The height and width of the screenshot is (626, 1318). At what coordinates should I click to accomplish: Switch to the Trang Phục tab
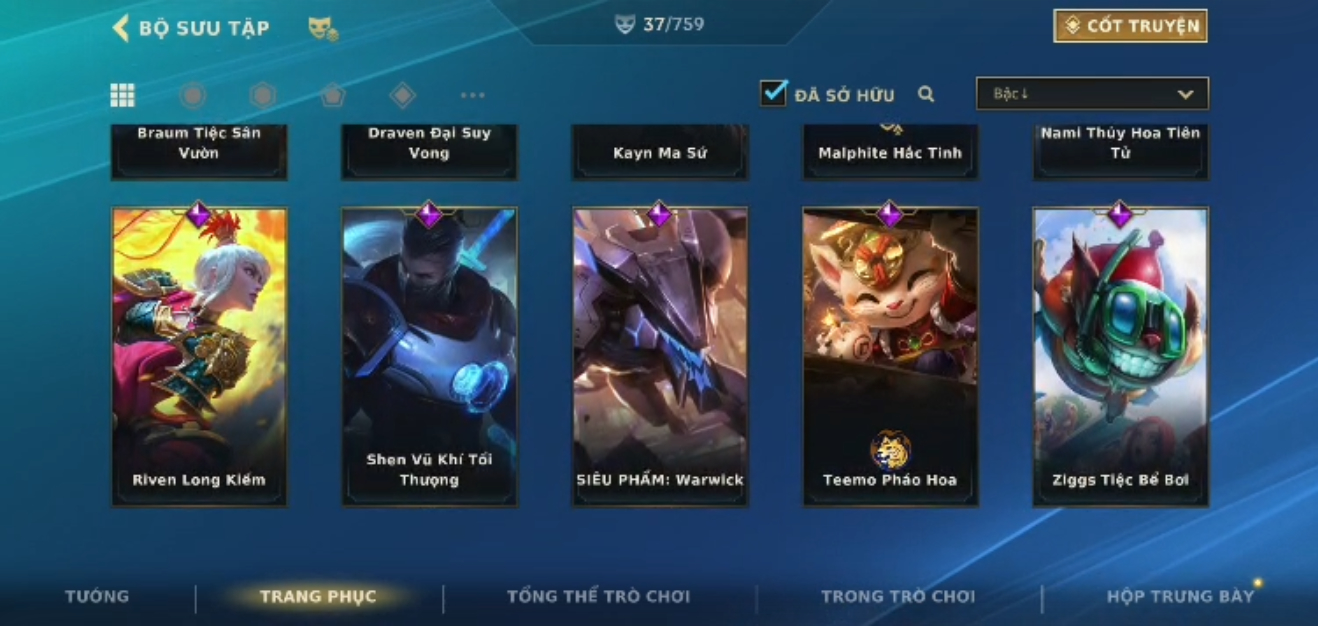point(318,597)
